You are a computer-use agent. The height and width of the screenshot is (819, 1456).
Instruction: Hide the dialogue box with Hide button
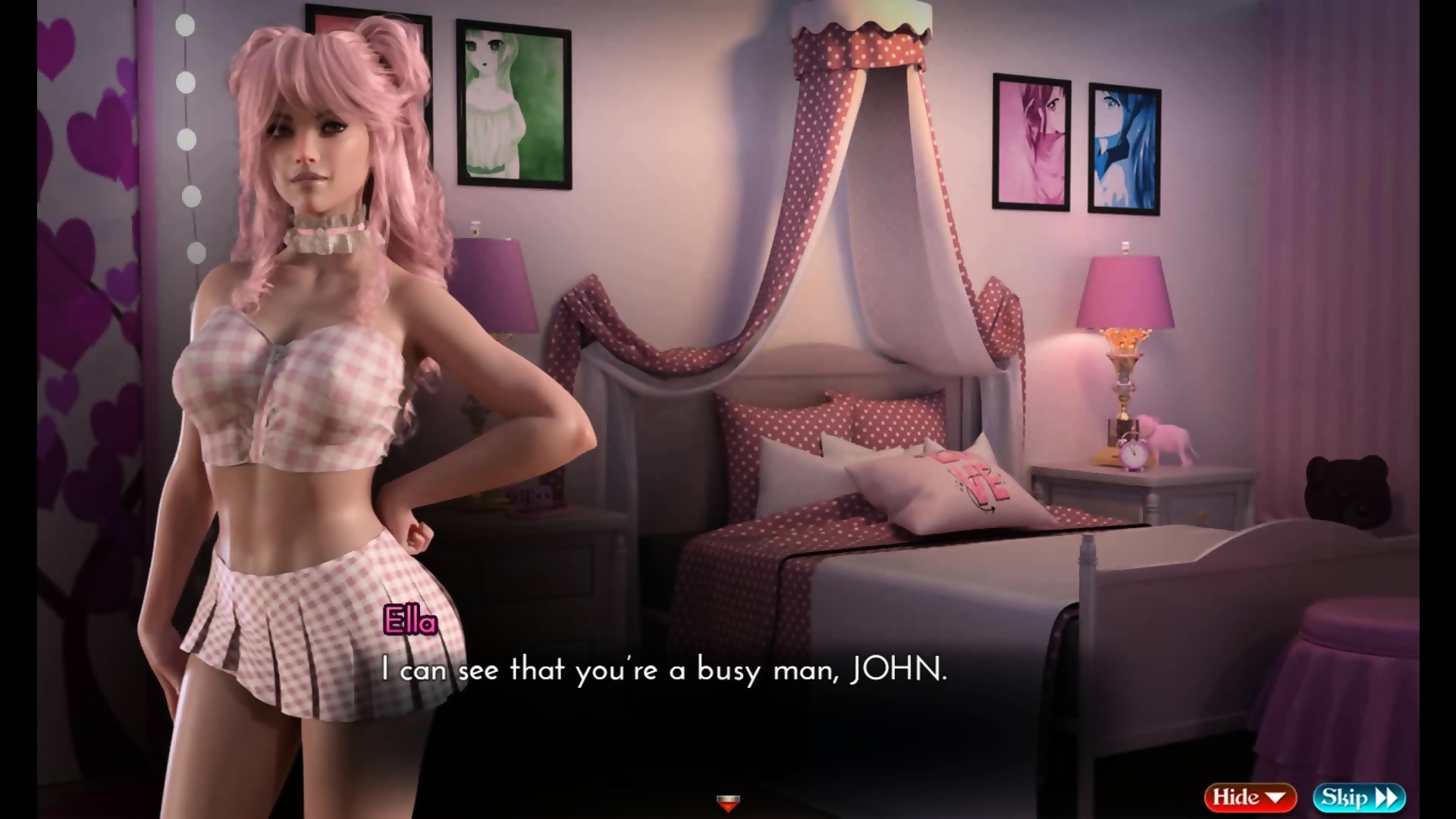tap(1249, 797)
